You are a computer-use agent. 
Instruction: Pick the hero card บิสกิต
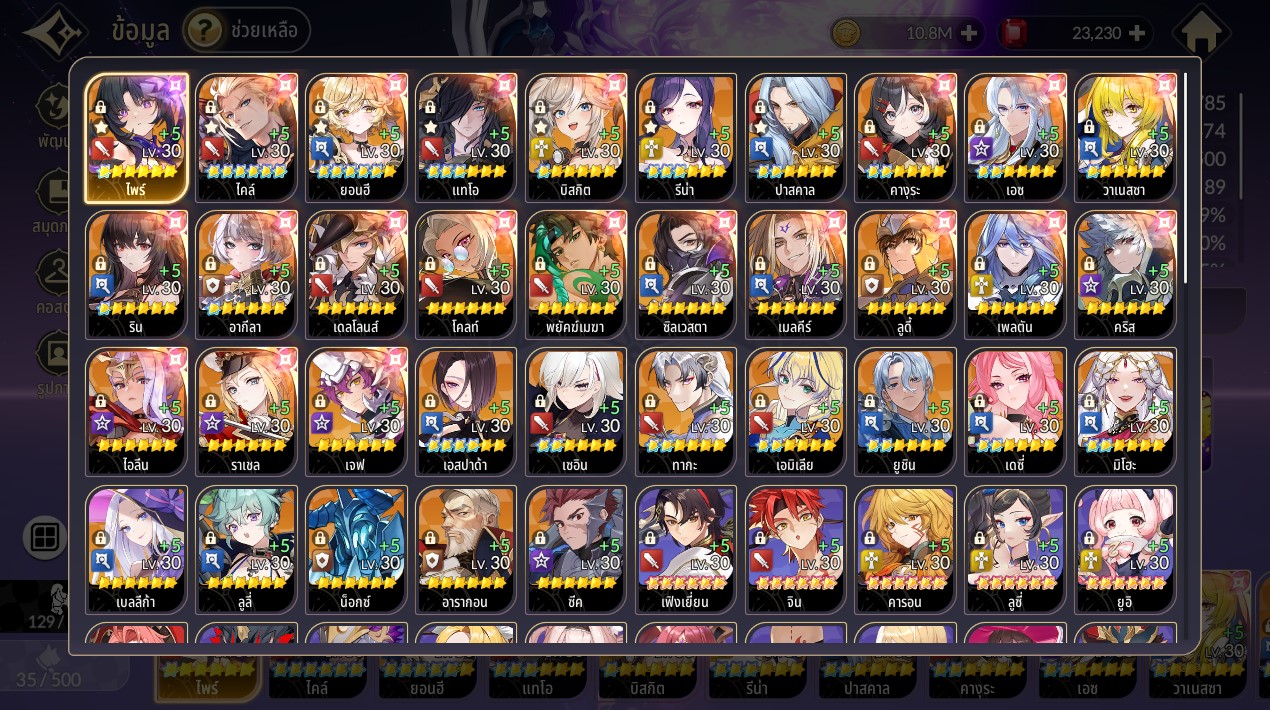(x=576, y=137)
